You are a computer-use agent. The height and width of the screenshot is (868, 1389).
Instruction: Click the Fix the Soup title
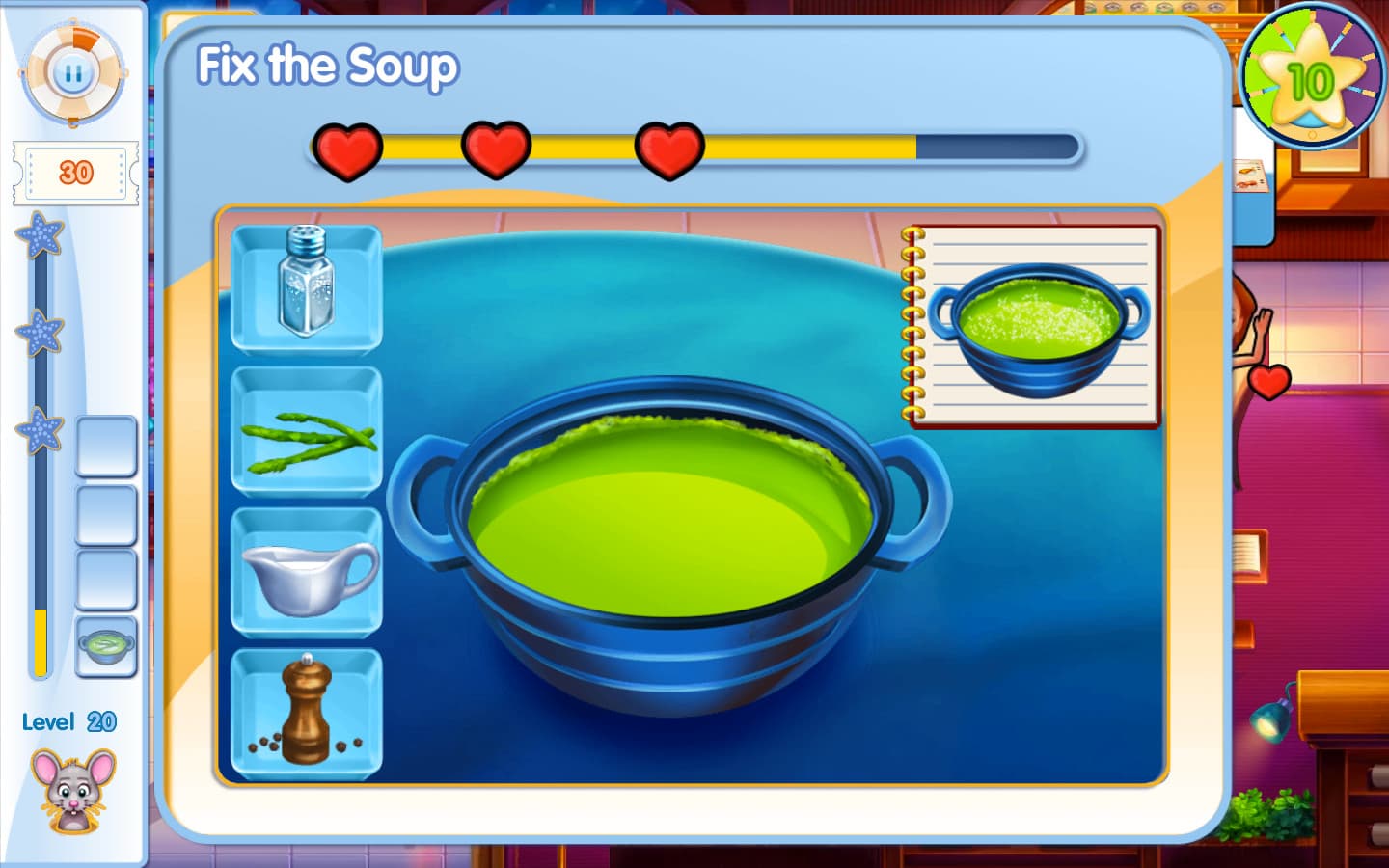pos(328,66)
